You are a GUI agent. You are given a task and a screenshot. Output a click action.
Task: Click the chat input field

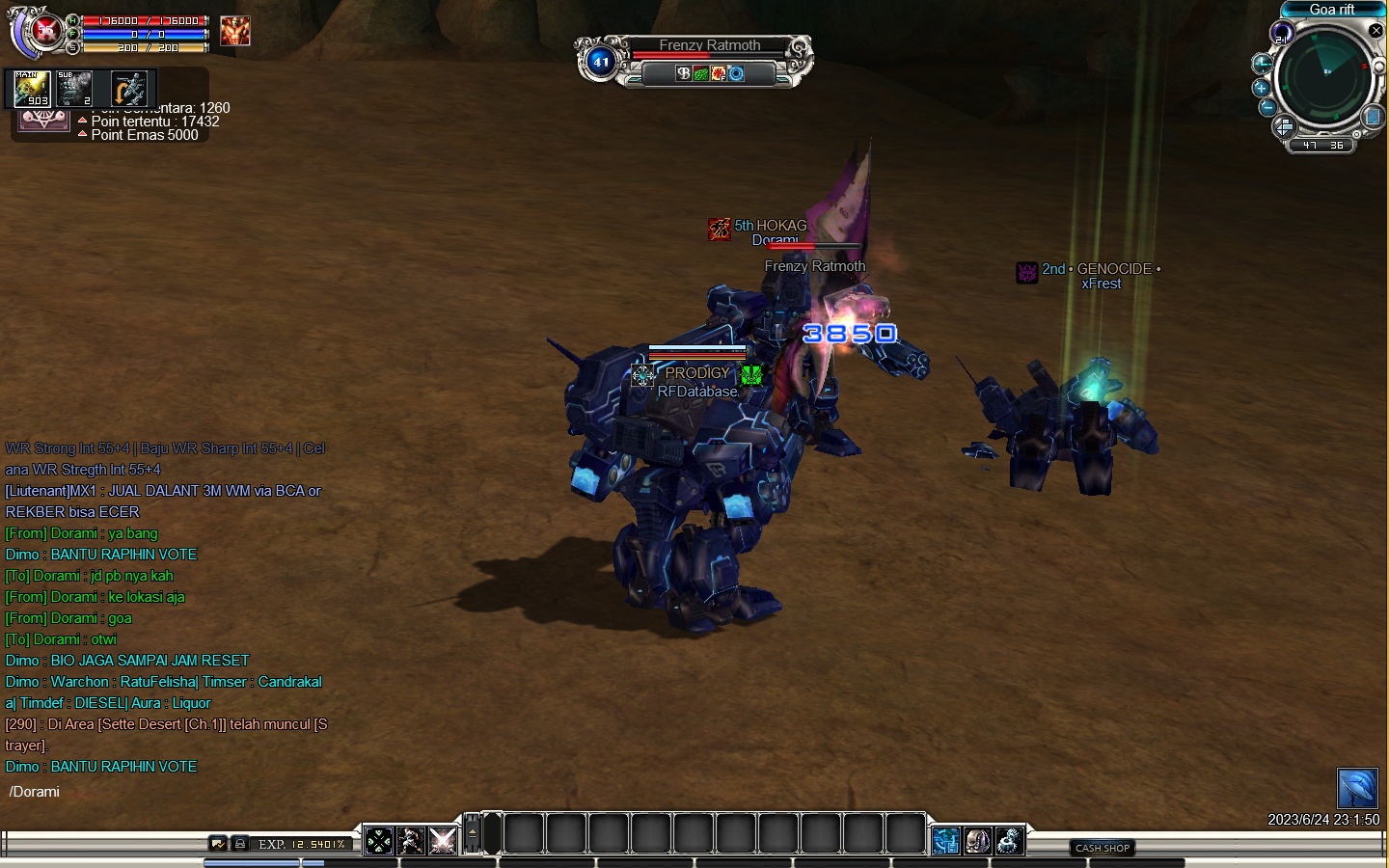point(174,792)
